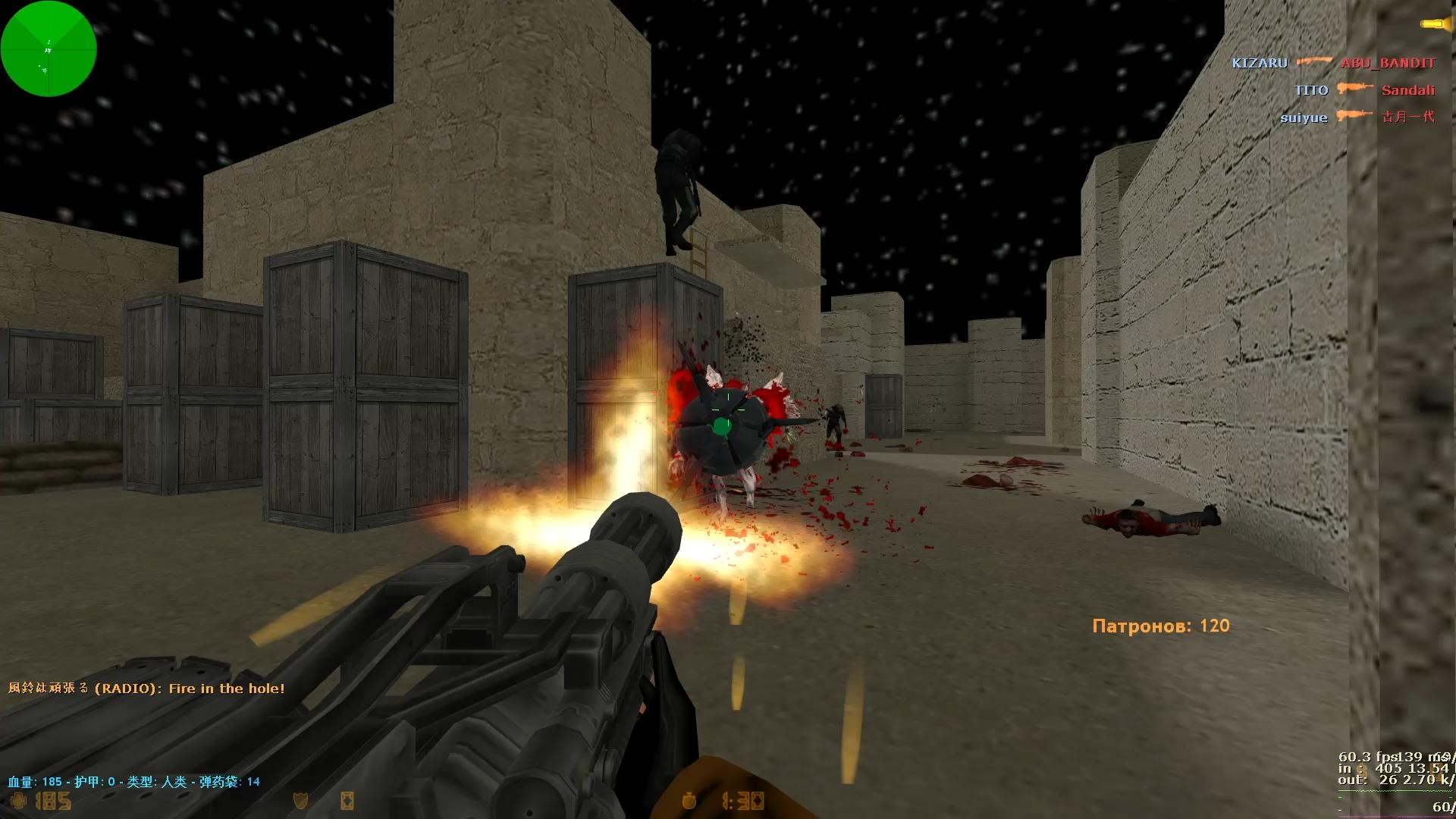Select the 'Fire in the hole!' radio message
The image size is (1456, 819).
click(146, 689)
